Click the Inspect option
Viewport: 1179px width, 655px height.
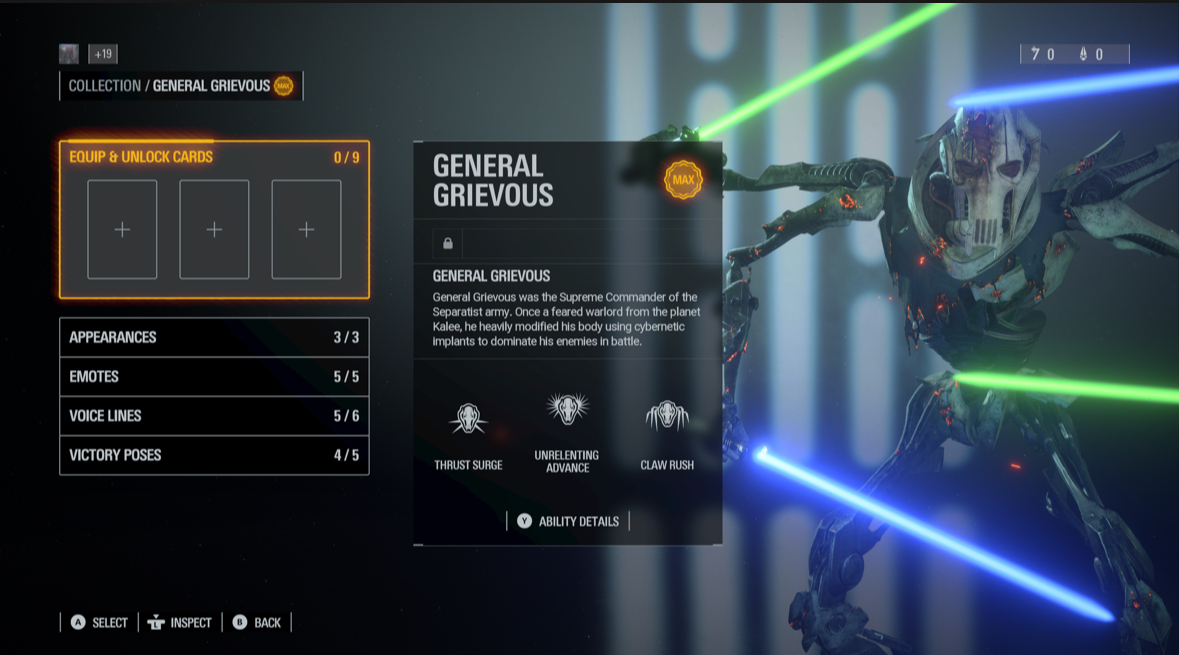click(x=180, y=622)
